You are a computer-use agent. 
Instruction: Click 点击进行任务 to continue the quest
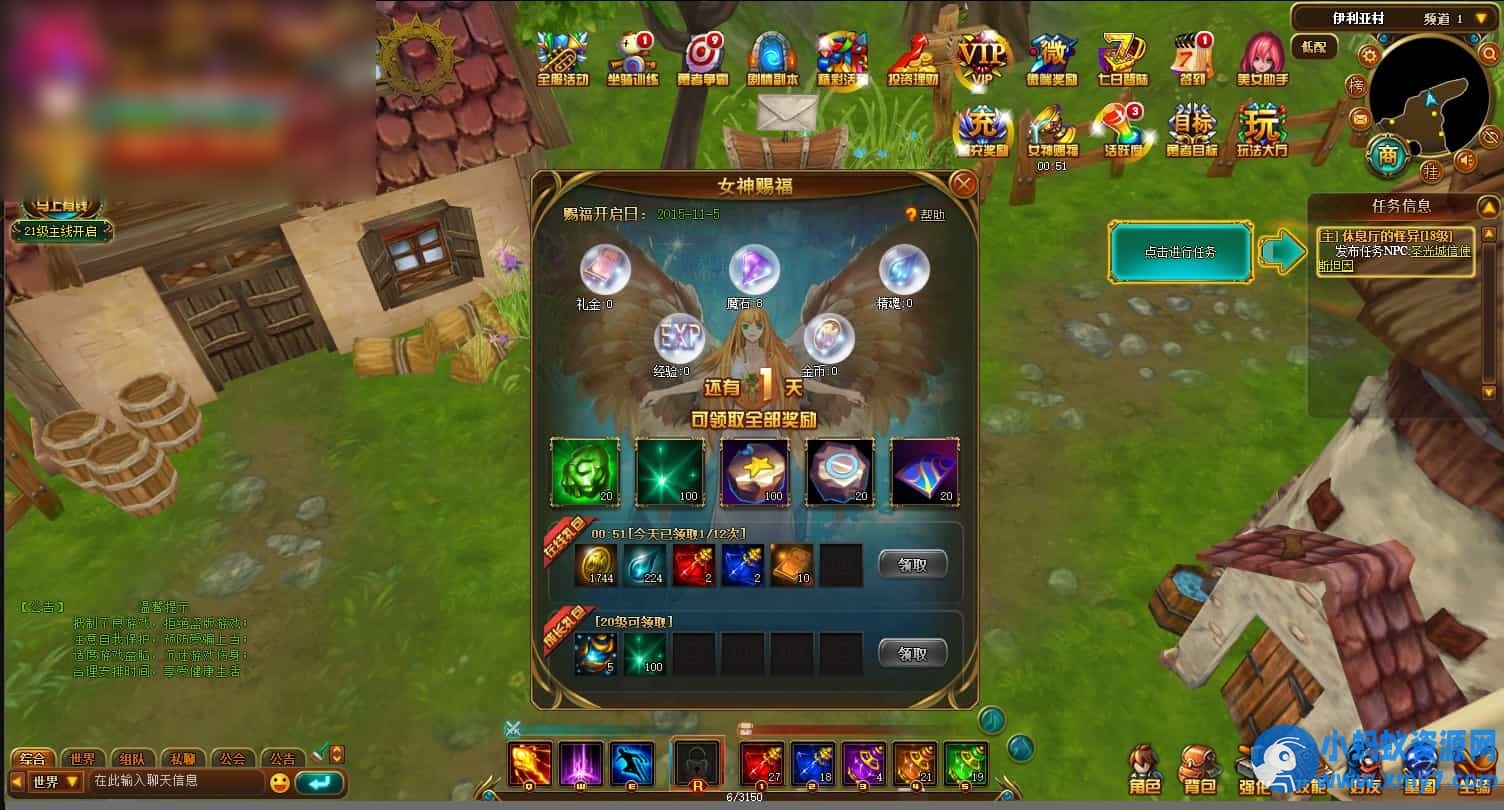pyautogui.click(x=1180, y=252)
